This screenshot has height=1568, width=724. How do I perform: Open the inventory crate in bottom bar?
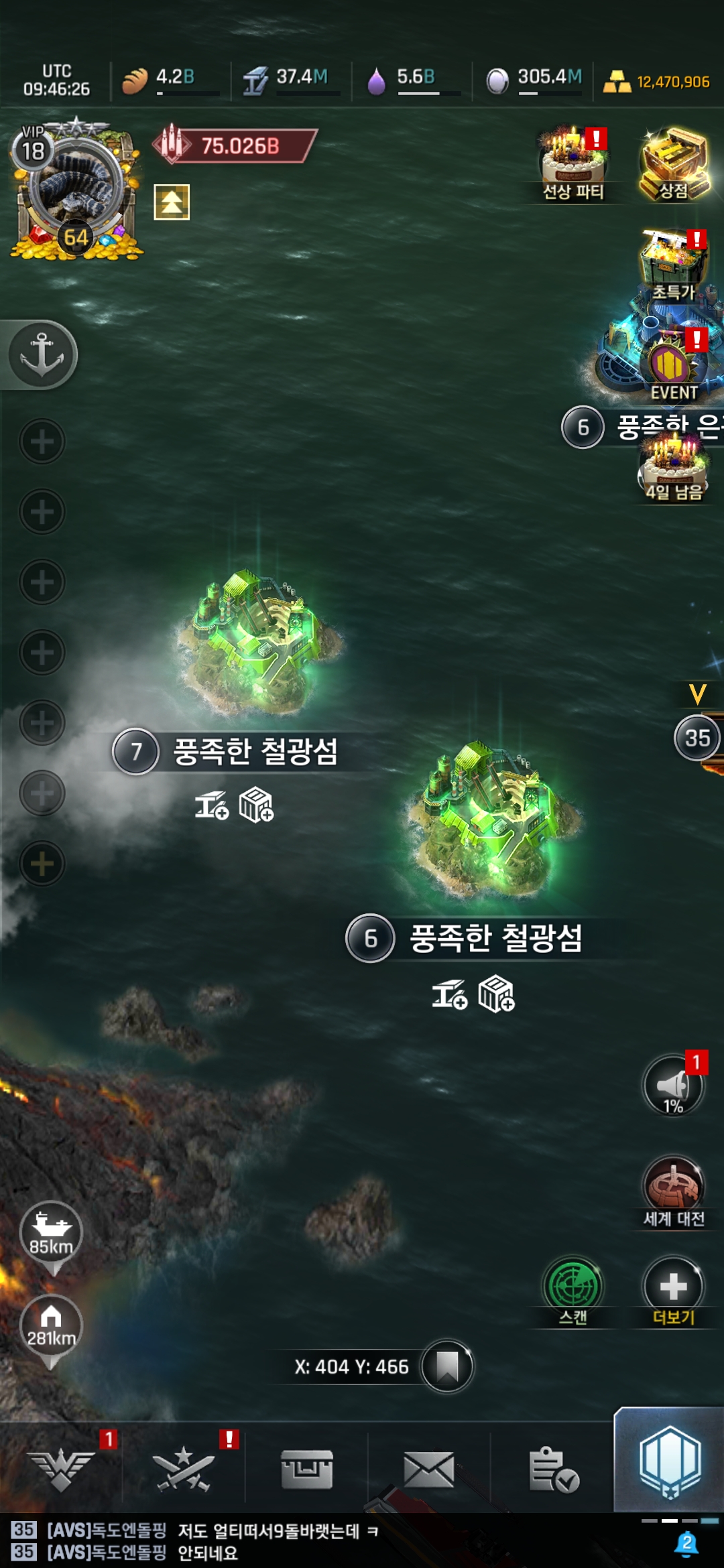307,1469
